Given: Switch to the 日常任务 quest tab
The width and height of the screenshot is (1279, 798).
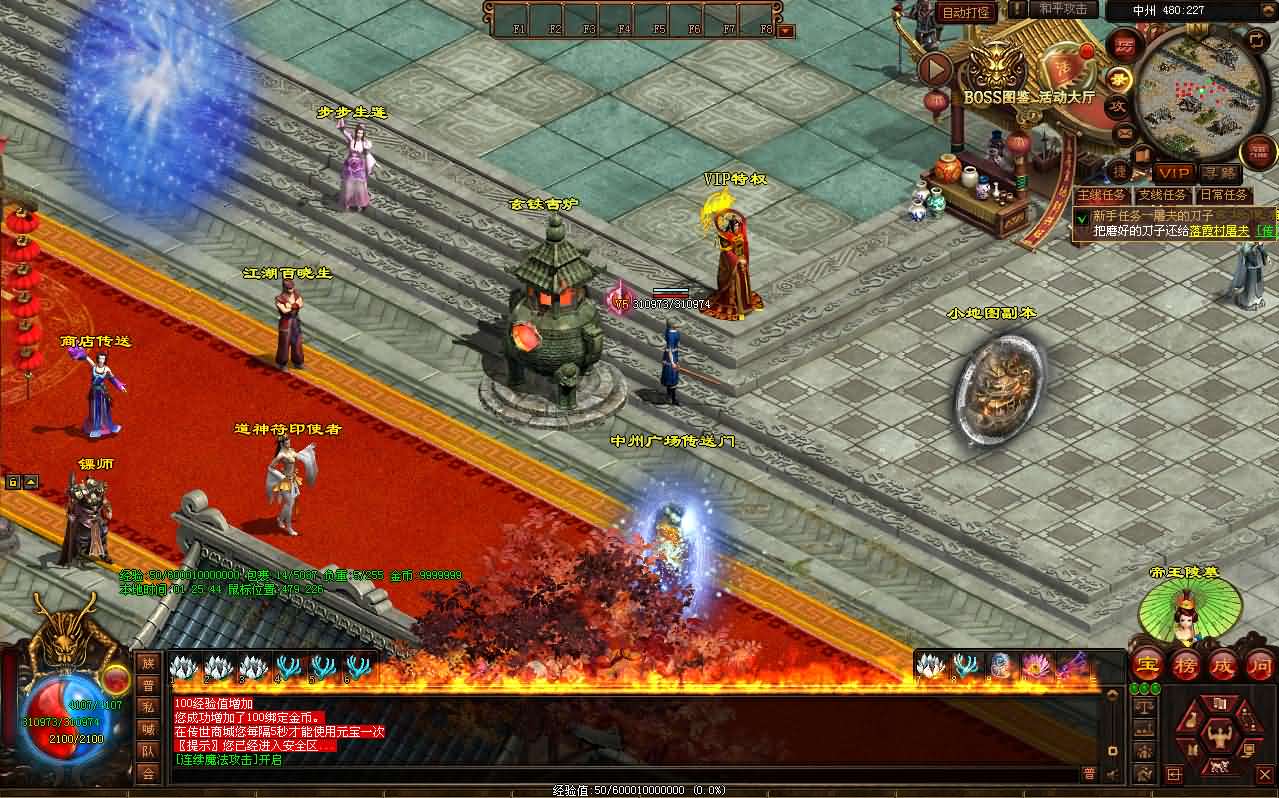Looking at the screenshot, I should (x=1223, y=195).
